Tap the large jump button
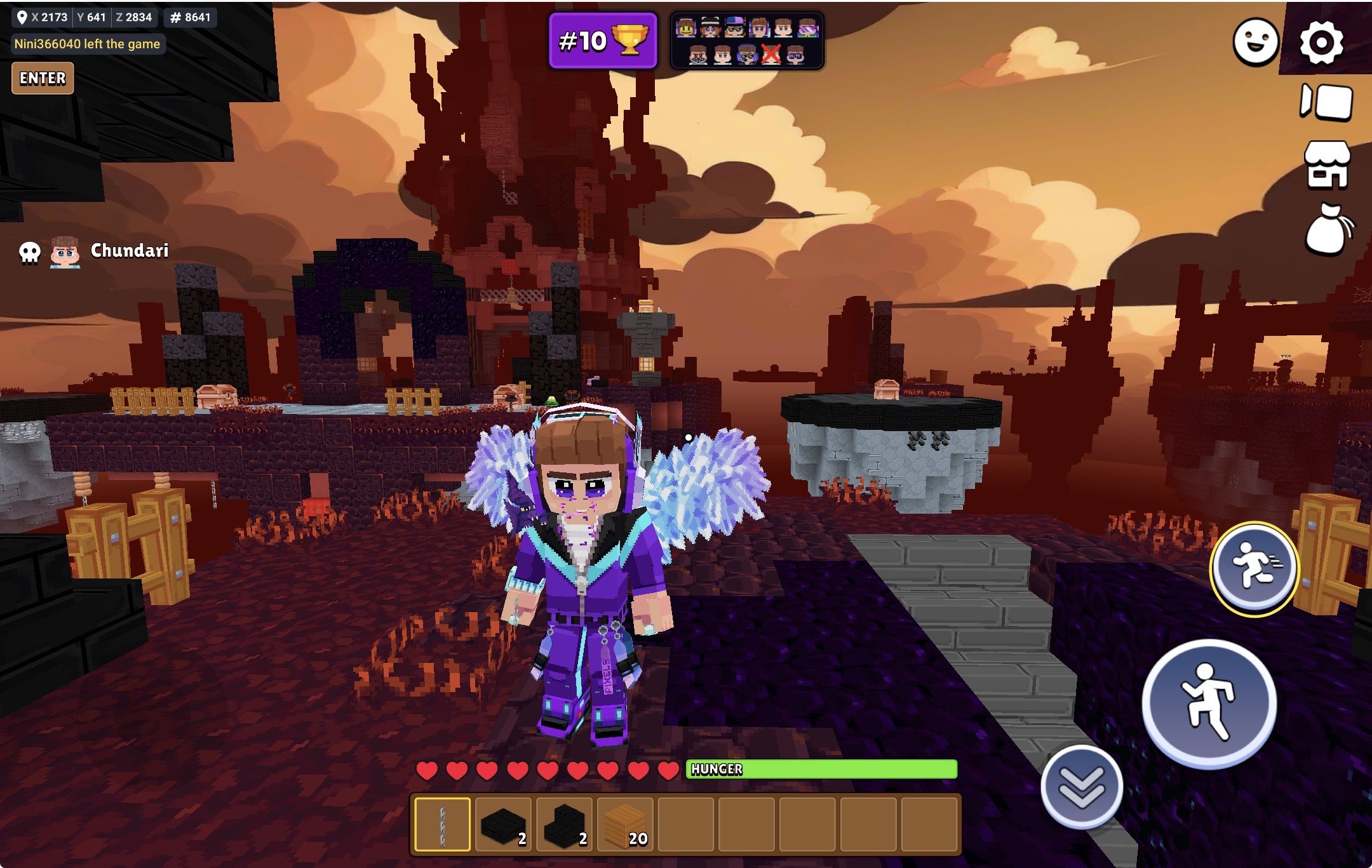This screenshot has height=868, width=1372. click(1209, 703)
